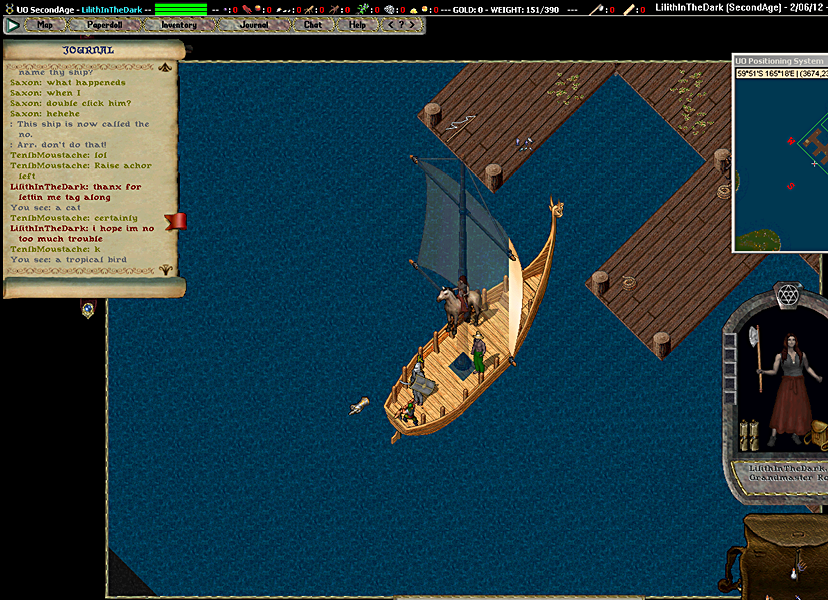Viewport: 828px width, 600px height.
Task: Show the Help menu
Action: [358, 25]
